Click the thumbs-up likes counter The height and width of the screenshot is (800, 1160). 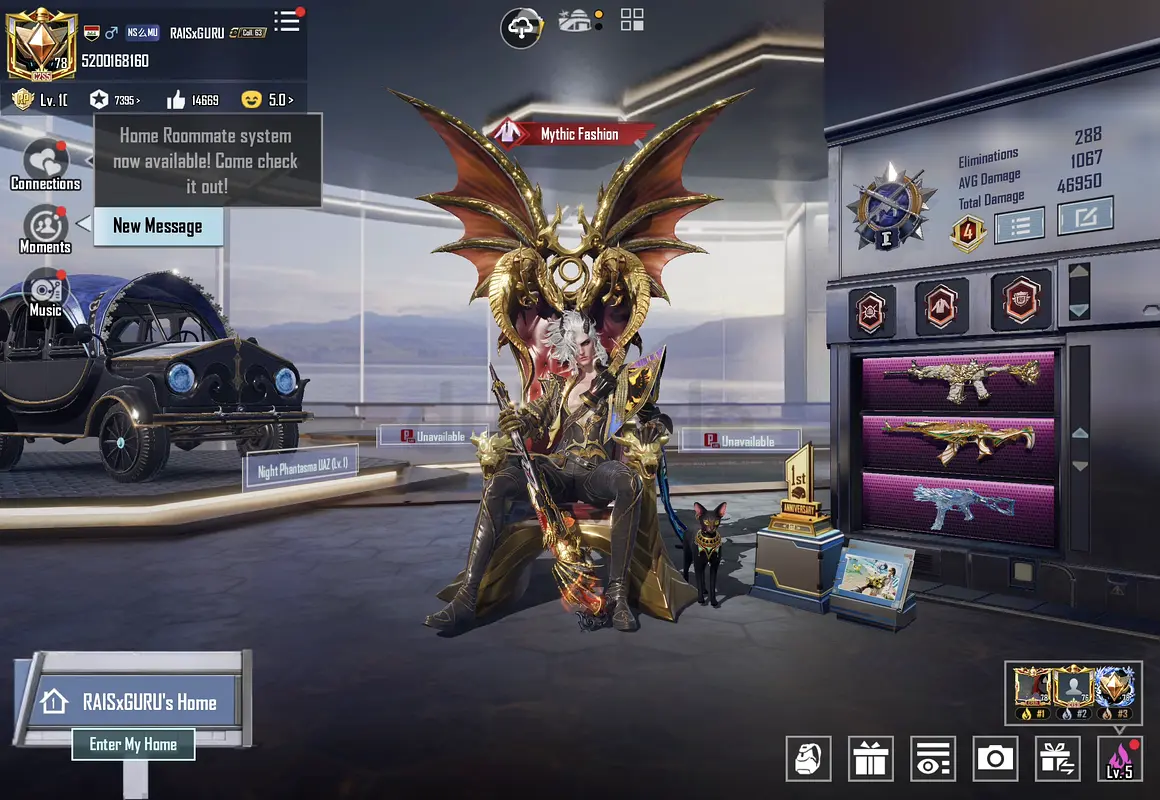click(193, 100)
